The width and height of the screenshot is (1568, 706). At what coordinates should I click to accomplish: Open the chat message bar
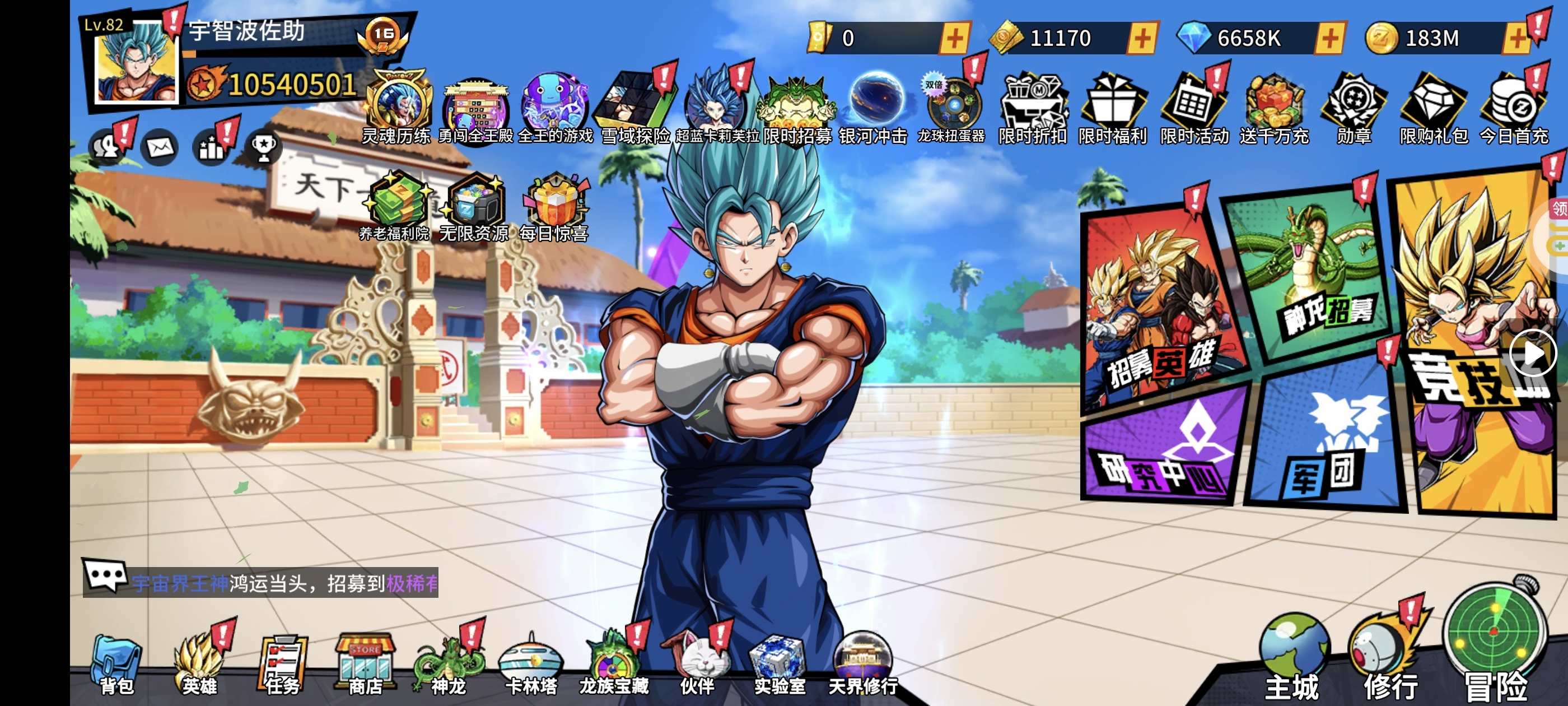[x=260, y=582]
